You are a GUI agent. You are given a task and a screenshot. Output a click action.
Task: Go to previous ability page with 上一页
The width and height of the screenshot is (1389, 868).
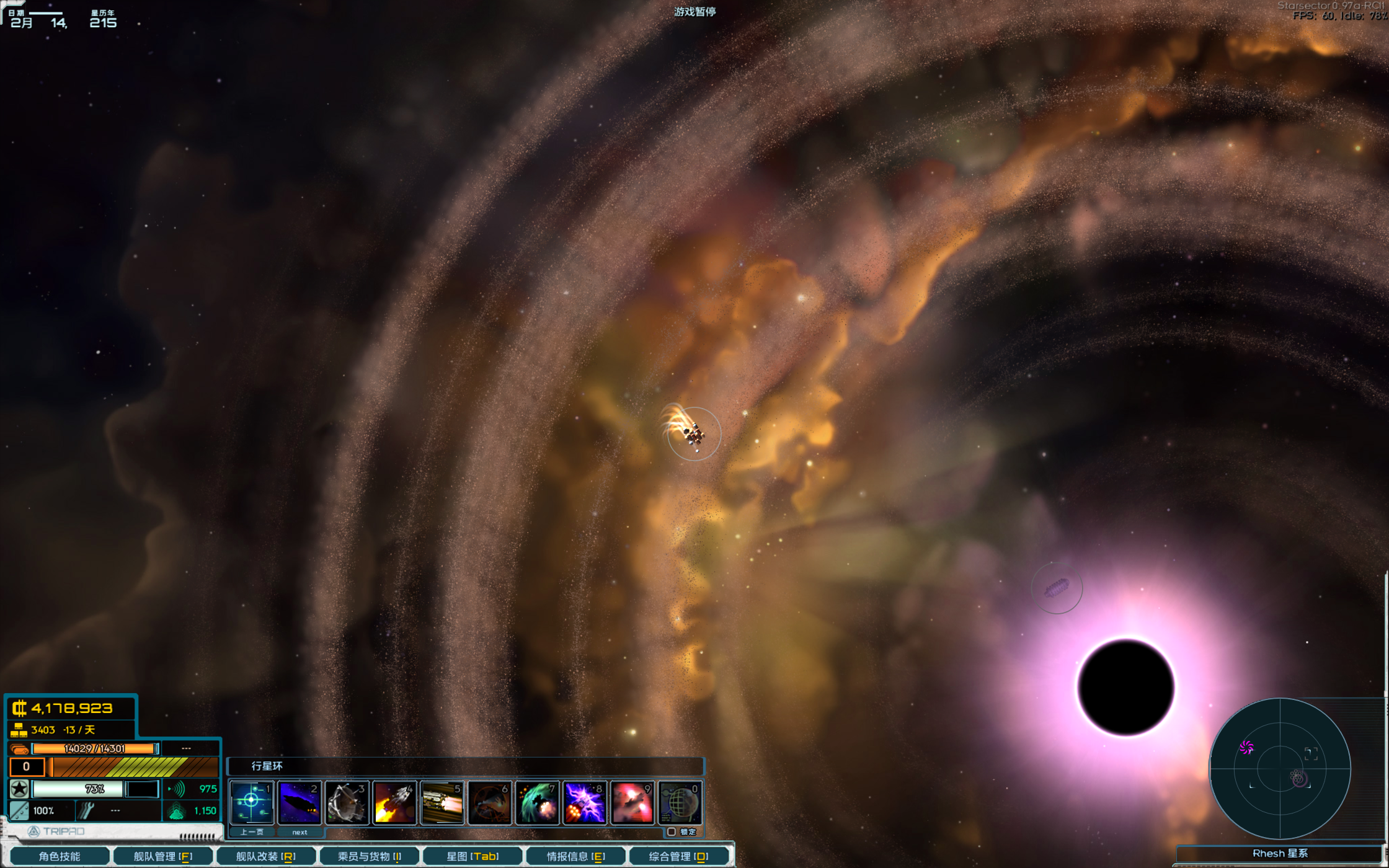[x=252, y=832]
